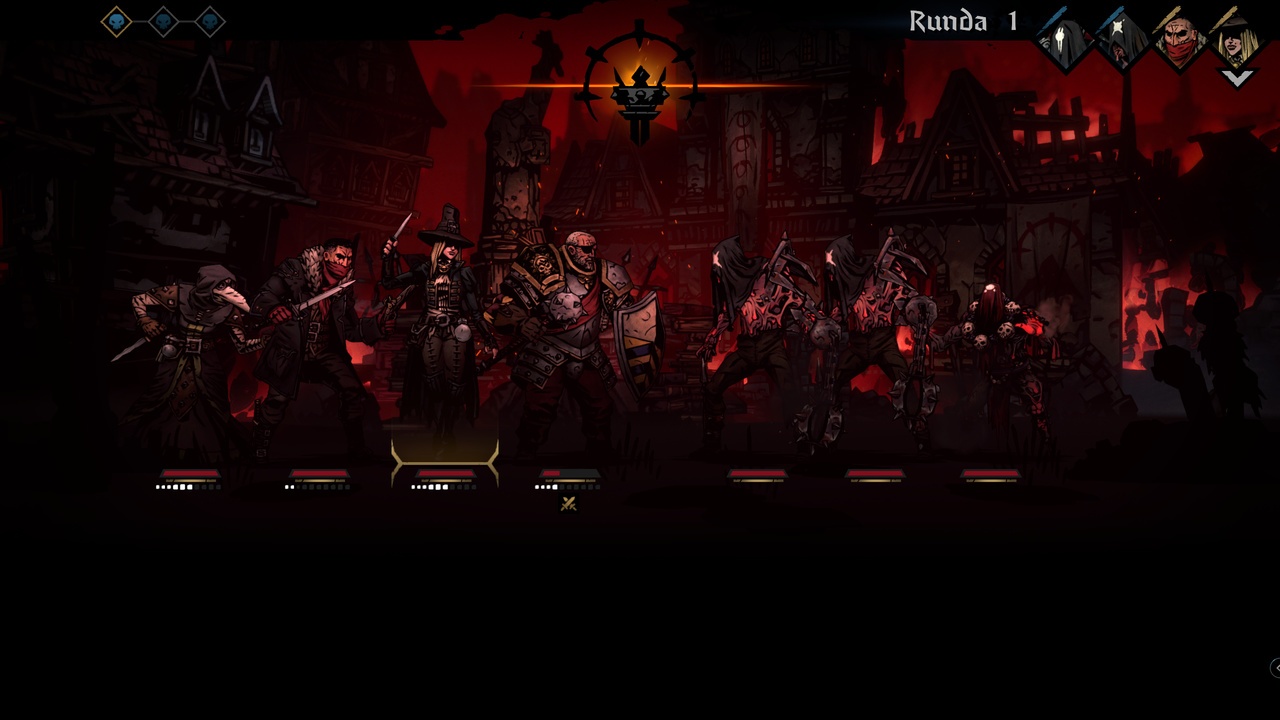
Task: Click the Runda 1 label
Action: (965, 21)
